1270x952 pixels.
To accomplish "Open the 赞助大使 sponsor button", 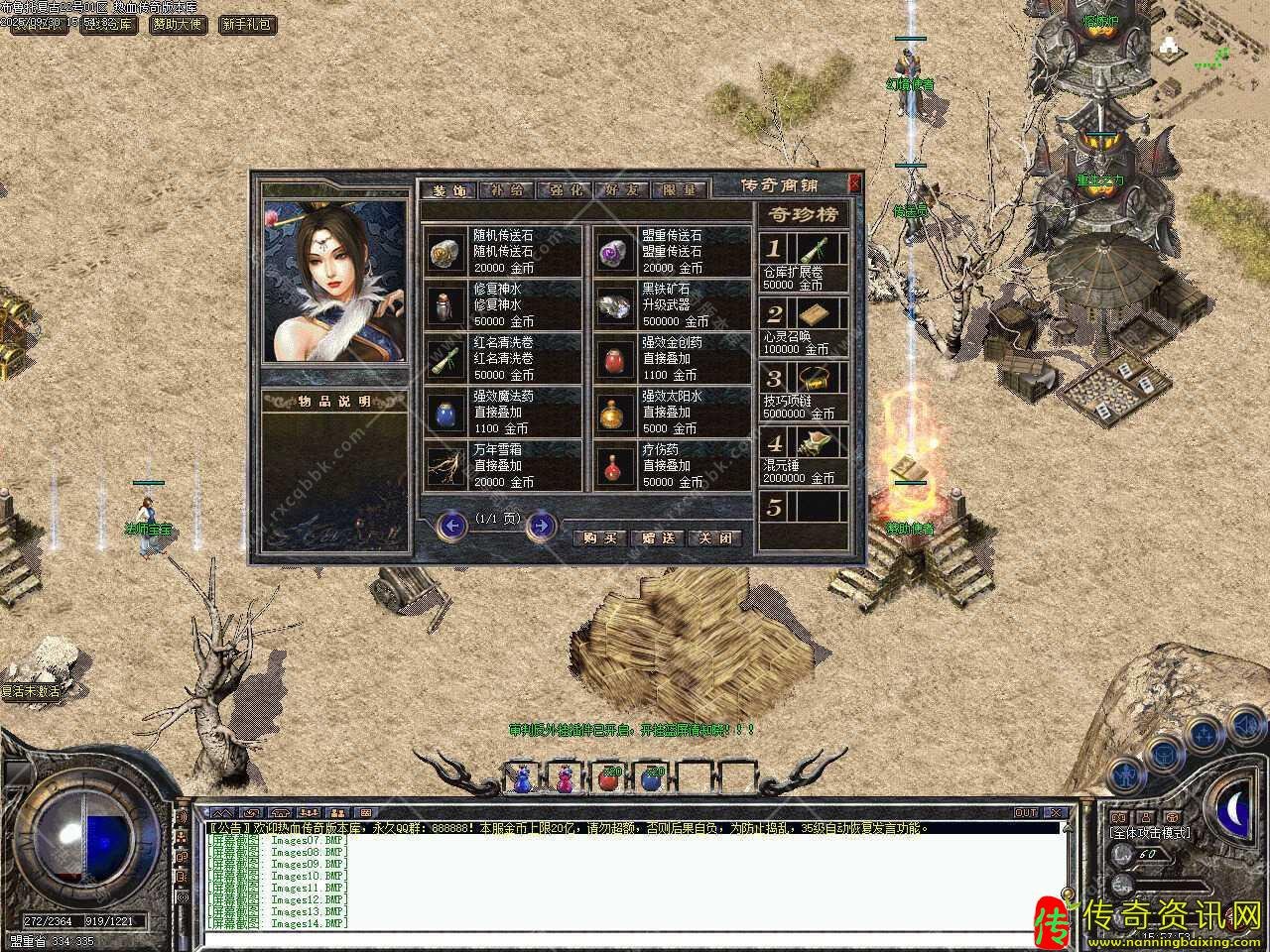I will click(x=179, y=24).
